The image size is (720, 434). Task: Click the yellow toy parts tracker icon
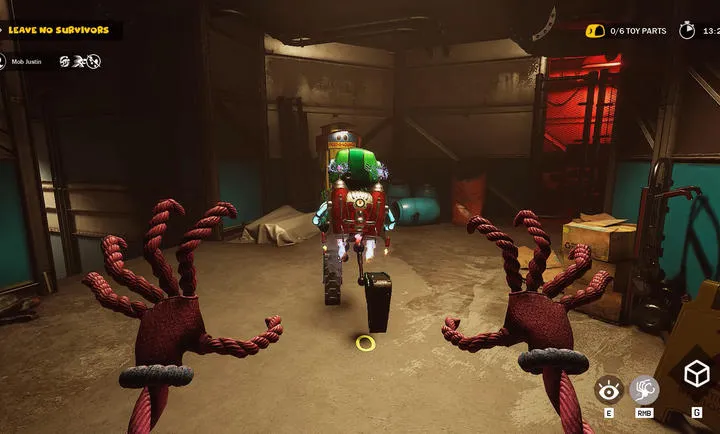(x=594, y=31)
